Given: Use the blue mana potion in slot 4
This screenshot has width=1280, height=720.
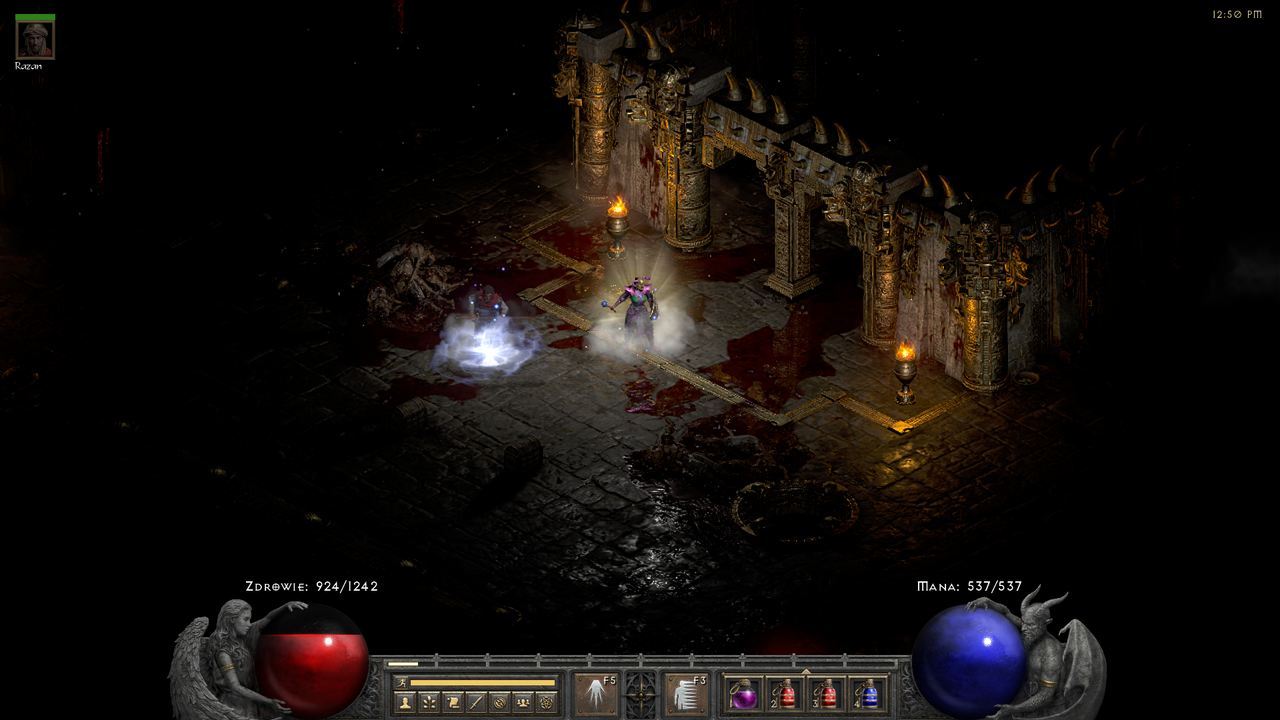Looking at the screenshot, I should pyautogui.click(x=868, y=694).
